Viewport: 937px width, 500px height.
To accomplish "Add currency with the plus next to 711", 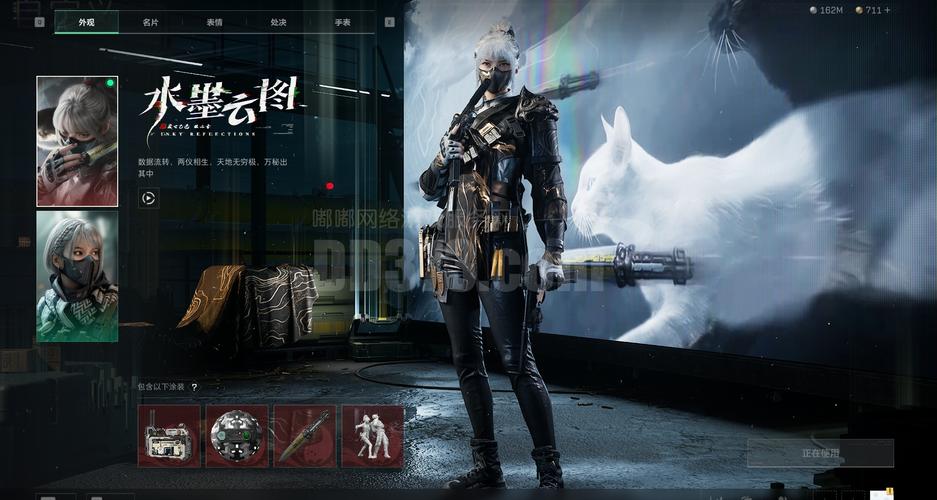I will tap(886, 10).
